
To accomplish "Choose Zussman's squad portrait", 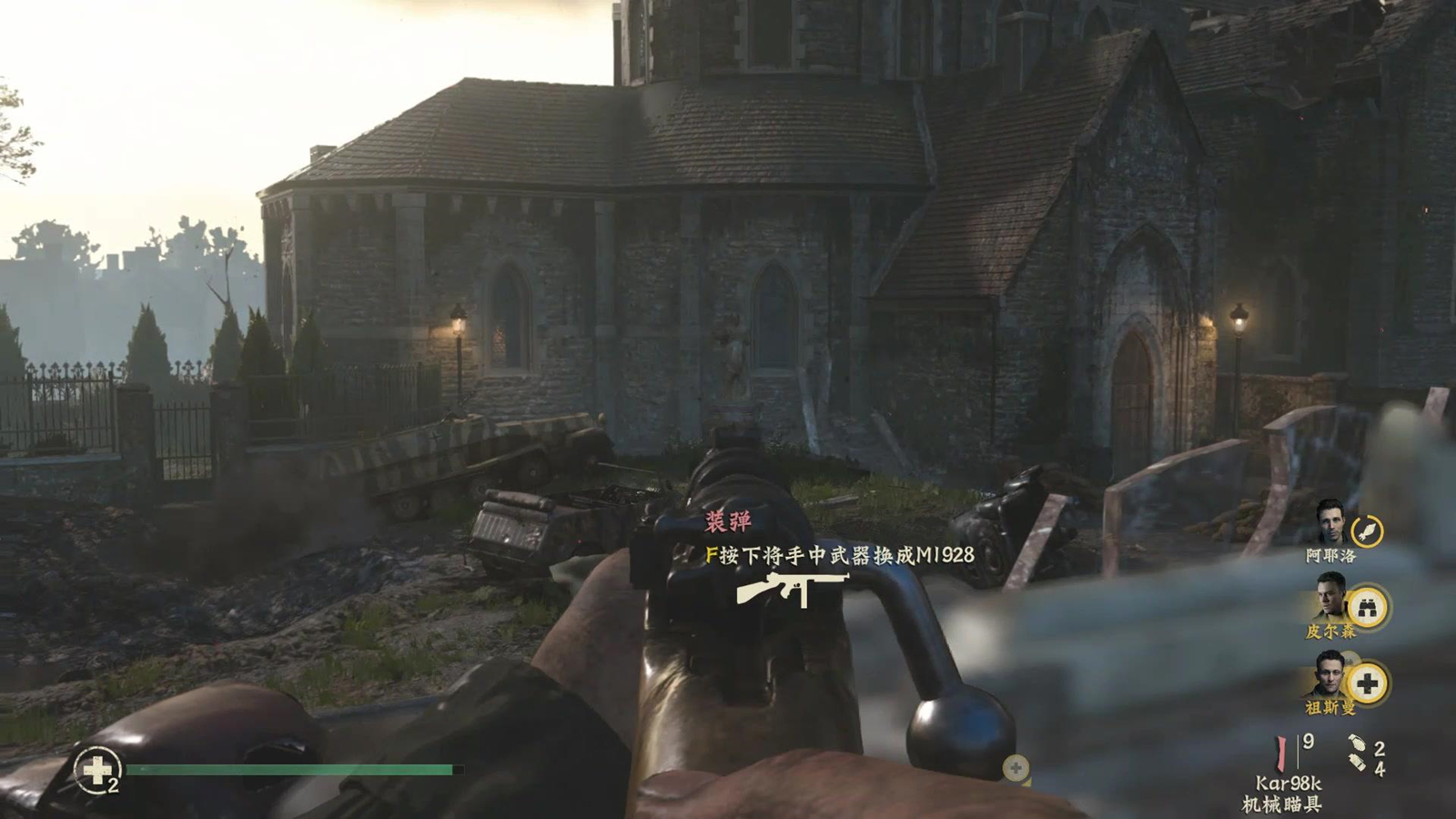I will 1330,675.
